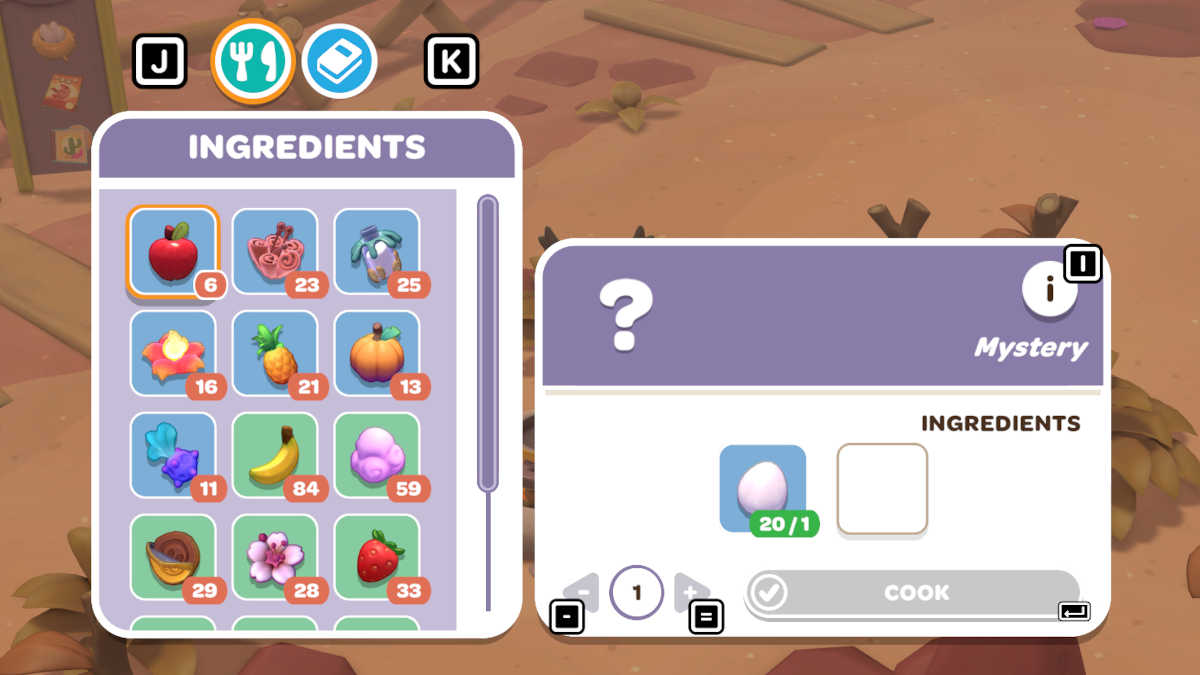The width and height of the screenshot is (1200, 675).
Task: Choose the pink coral ingredient
Action: pyautogui.click(x=275, y=252)
